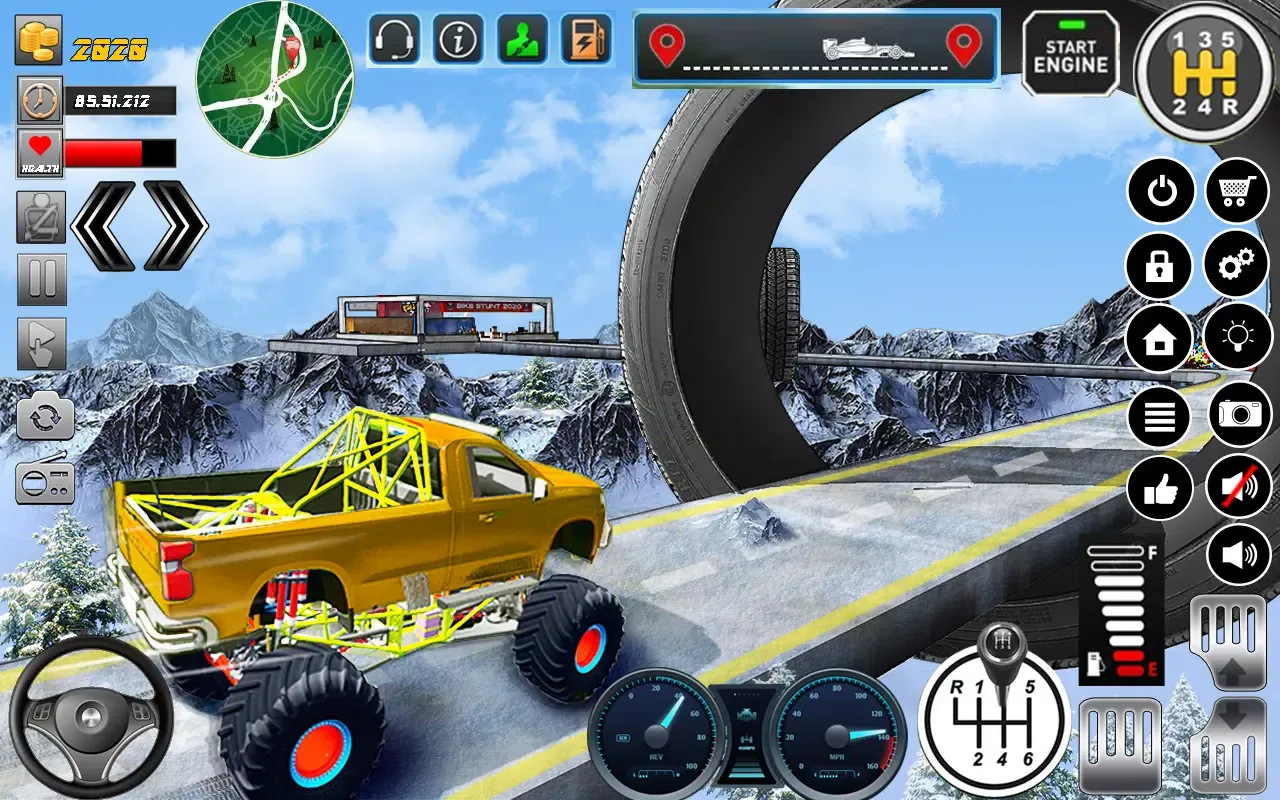Open the info button

click(x=458, y=40)
